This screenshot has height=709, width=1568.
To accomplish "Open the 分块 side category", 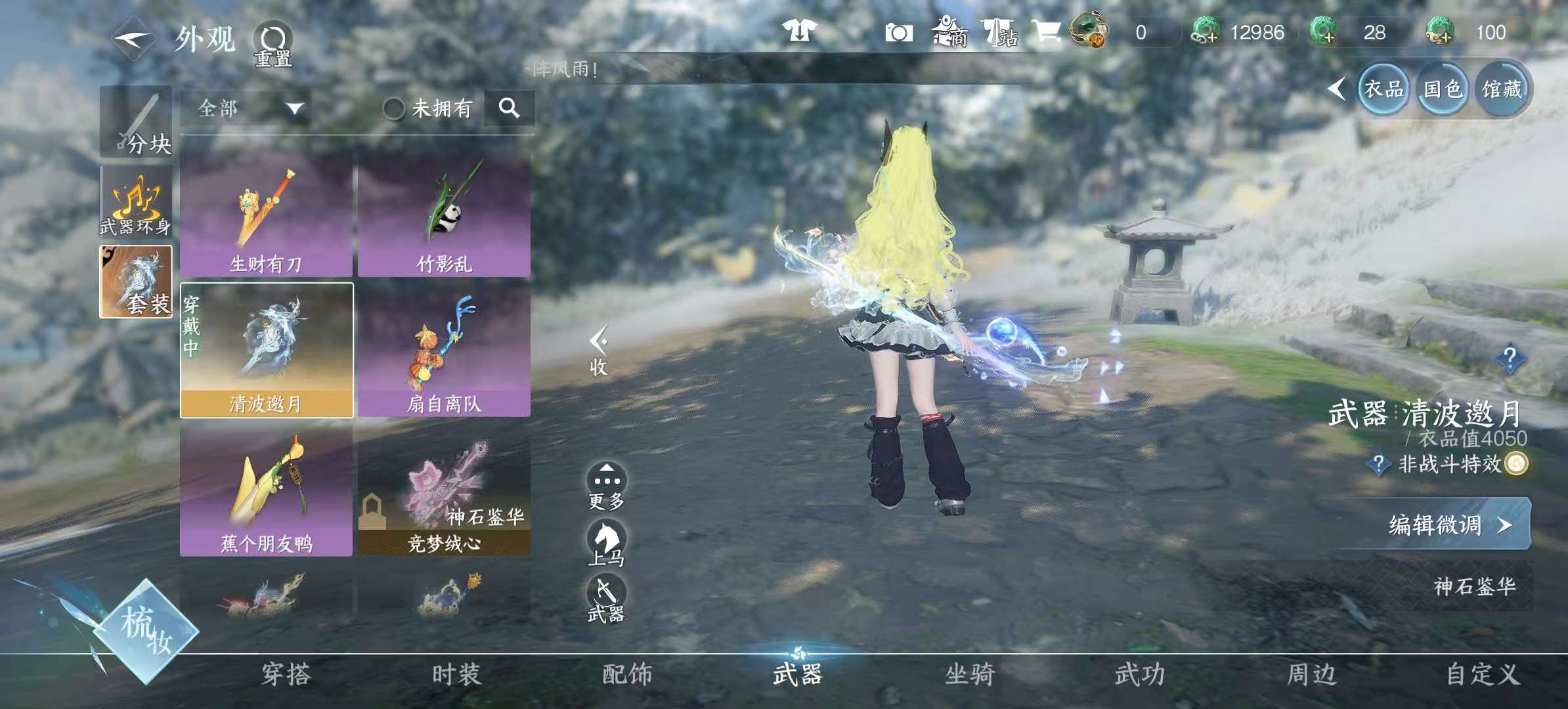I will tap(136, 123).
